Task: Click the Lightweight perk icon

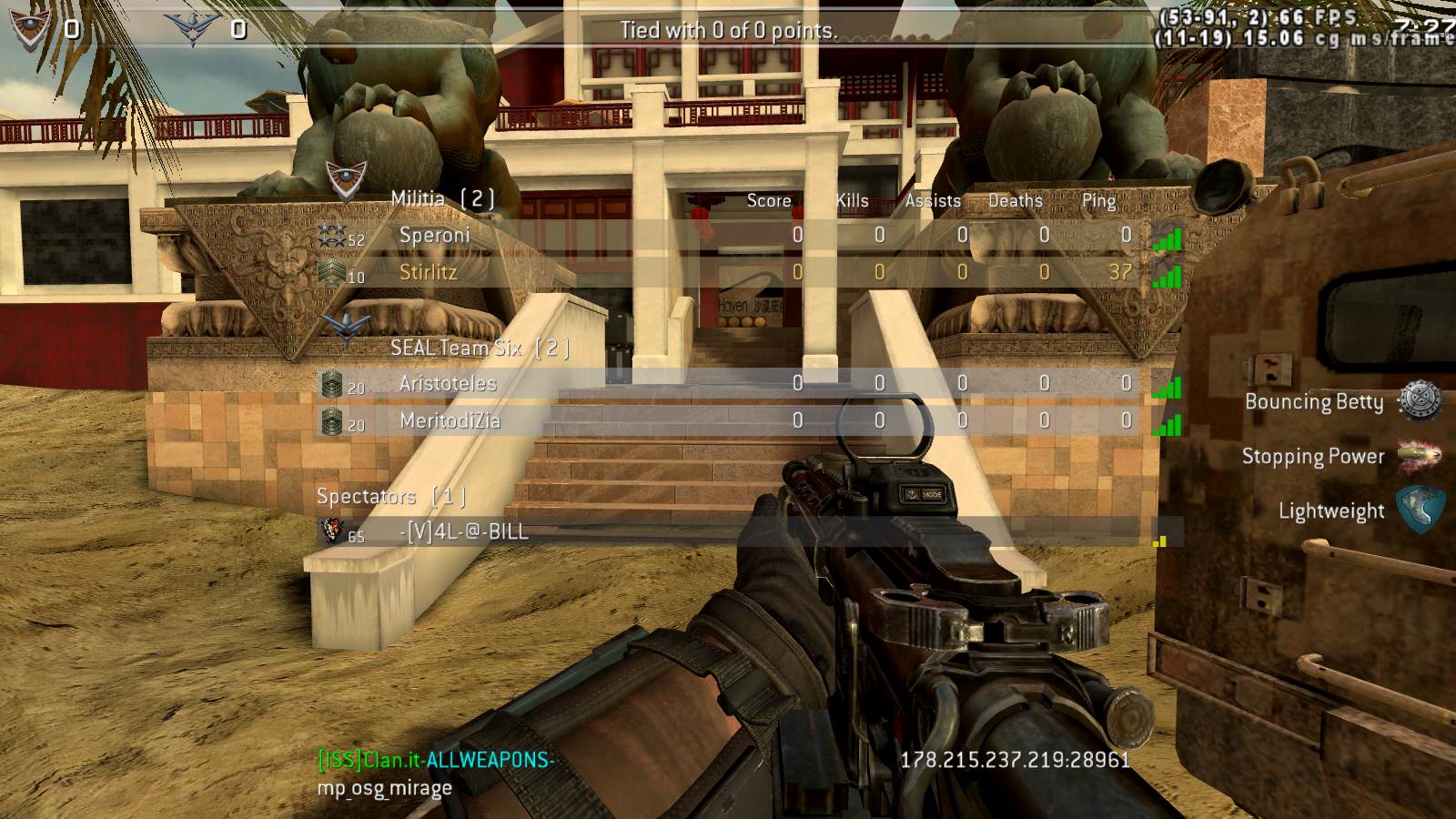Action: pos(1420,509)
